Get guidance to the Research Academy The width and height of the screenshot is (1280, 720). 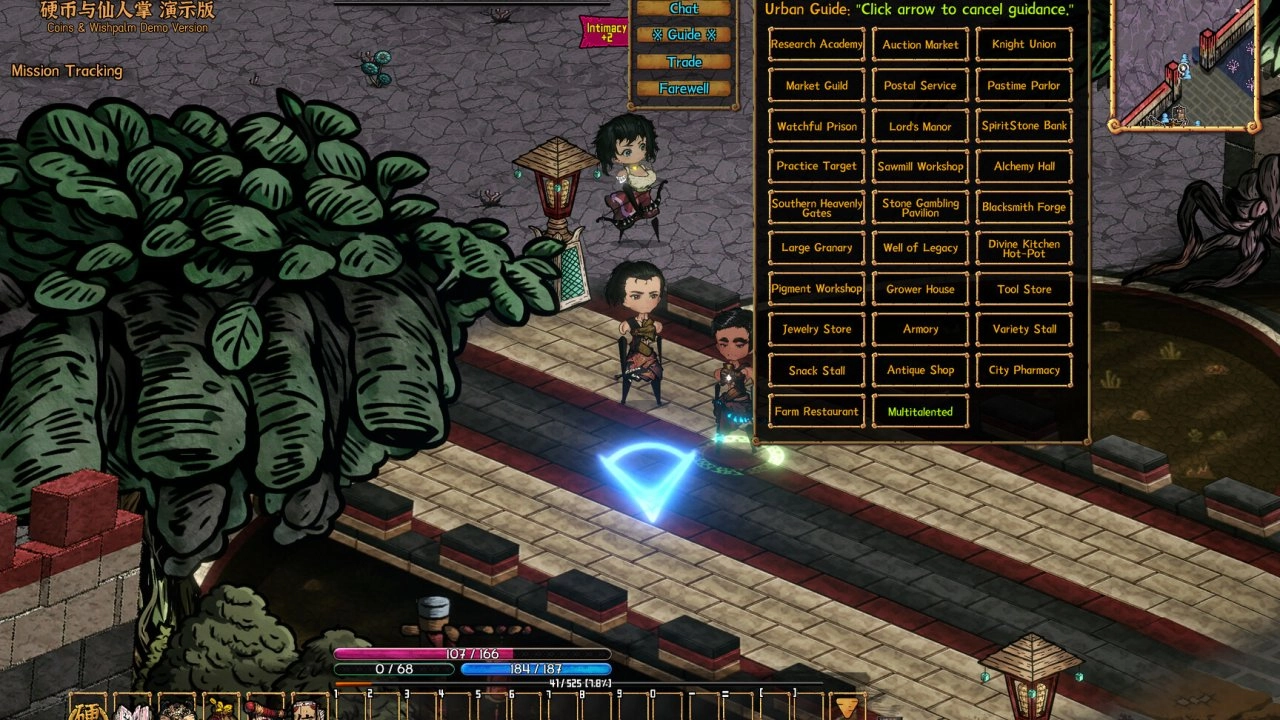click(x=817, y=45)
